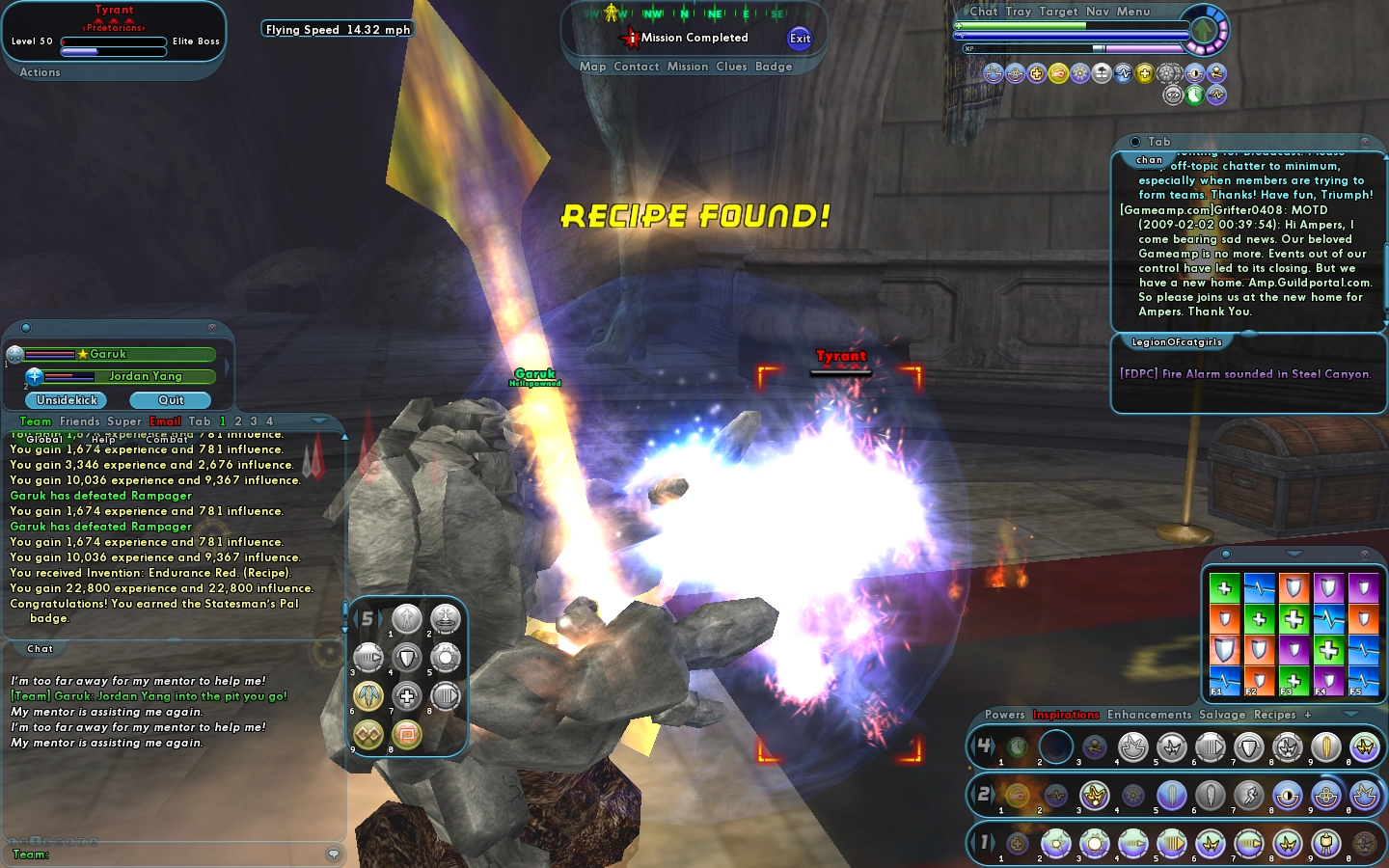Viewport: 1389px width, 868px height.
Task: Click the Unsidekick button
Action: click(67, 400)
